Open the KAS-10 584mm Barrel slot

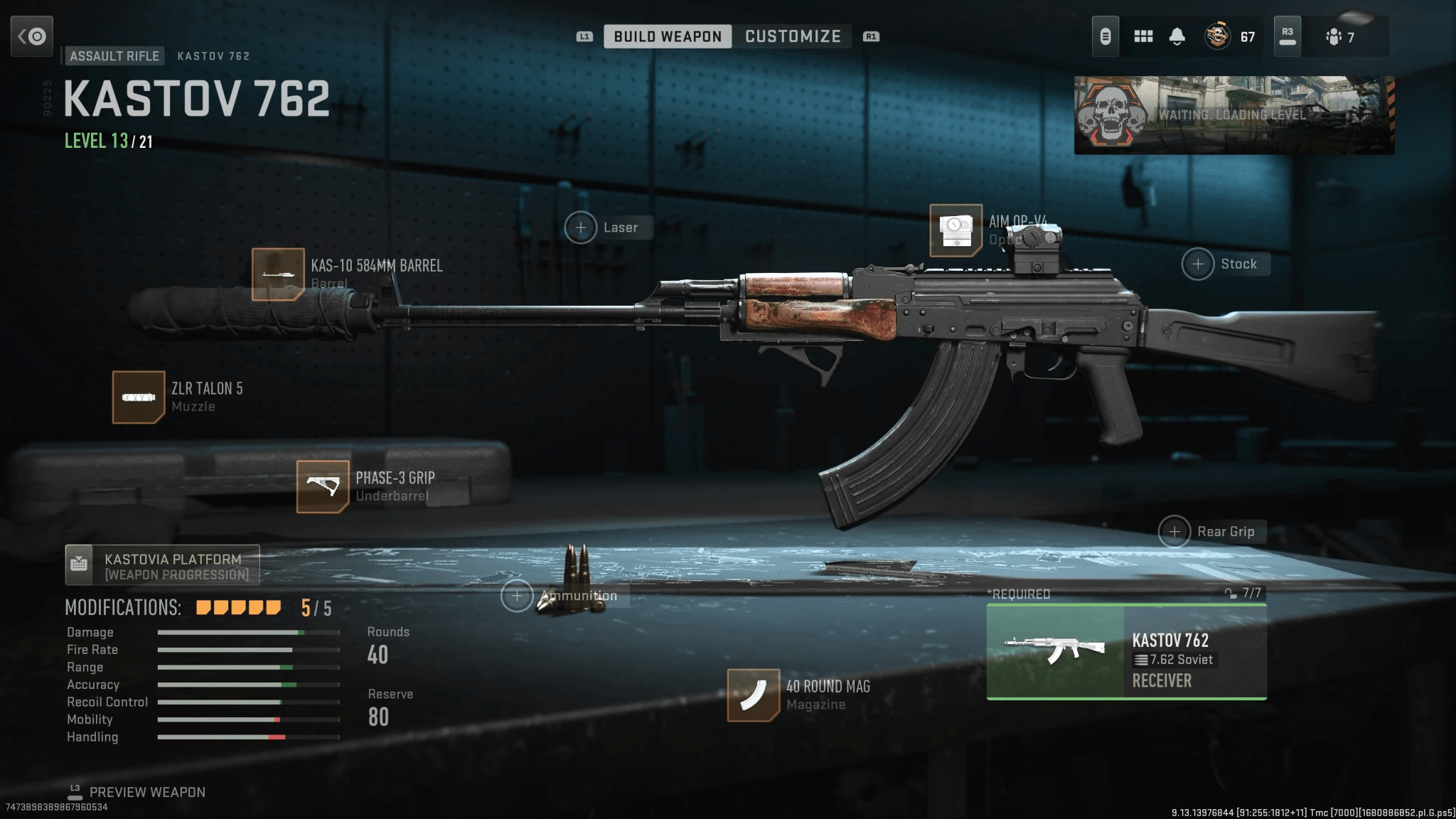click(277, 276)
